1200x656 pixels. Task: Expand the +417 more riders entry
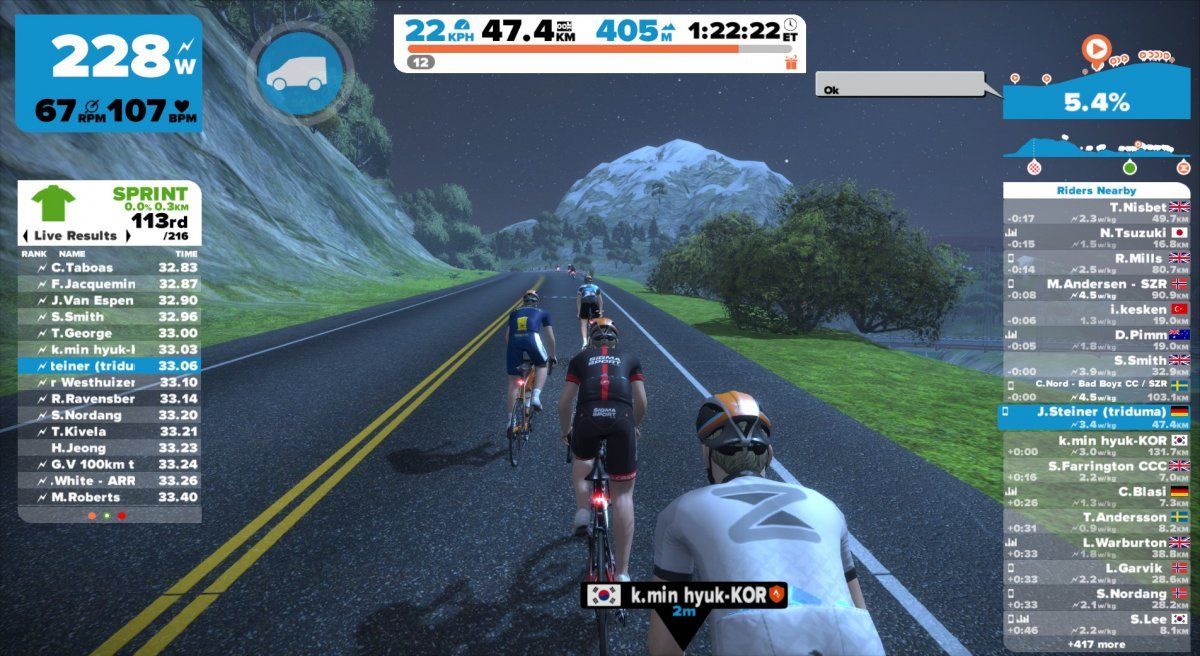tap(1097, 644)
